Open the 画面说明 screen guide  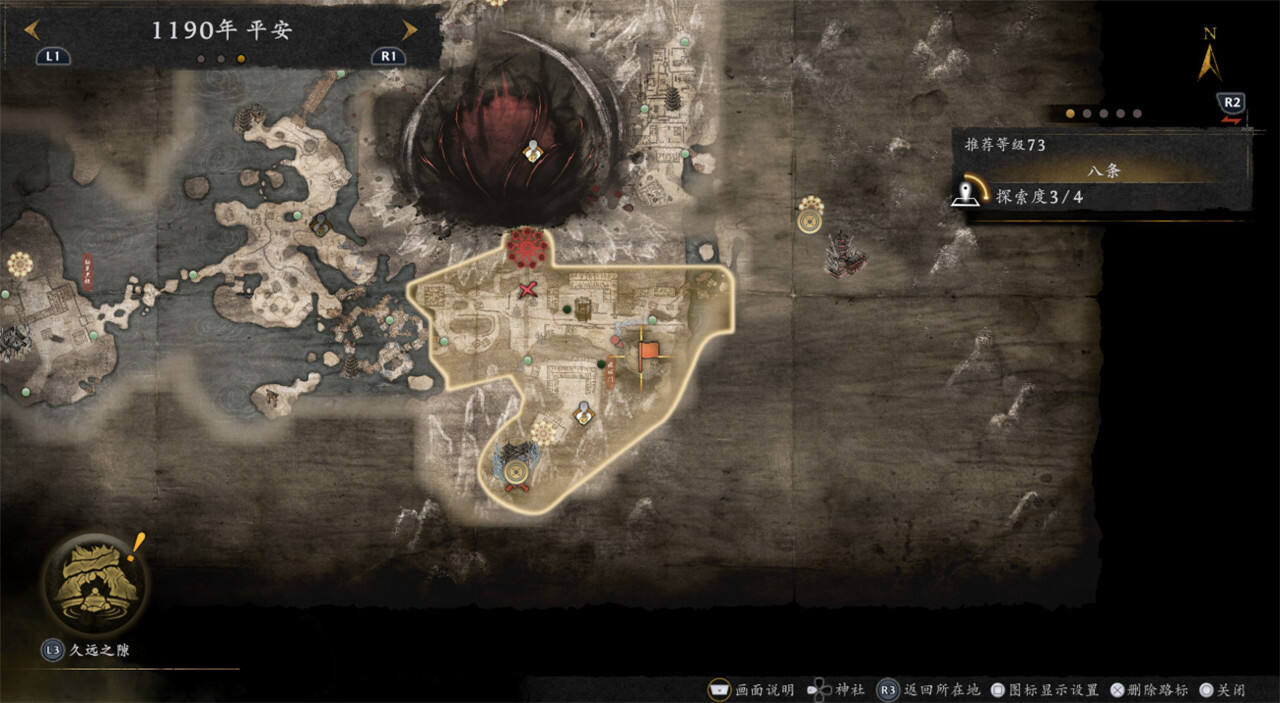753,690
